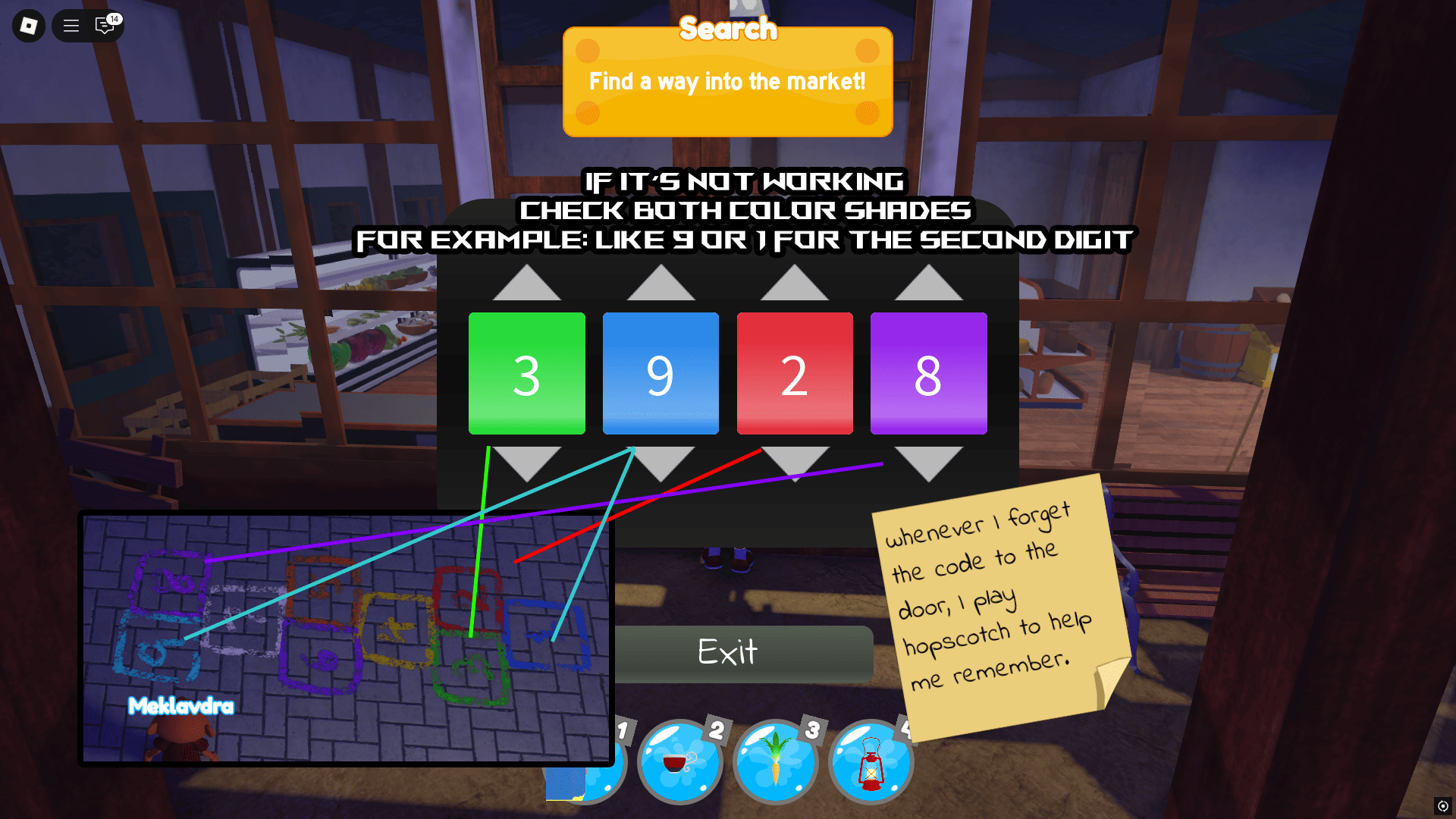Open the hamburger menu next to Roblox logo
The width and height of the screenshot is (1456, 819).
[71, 26]
